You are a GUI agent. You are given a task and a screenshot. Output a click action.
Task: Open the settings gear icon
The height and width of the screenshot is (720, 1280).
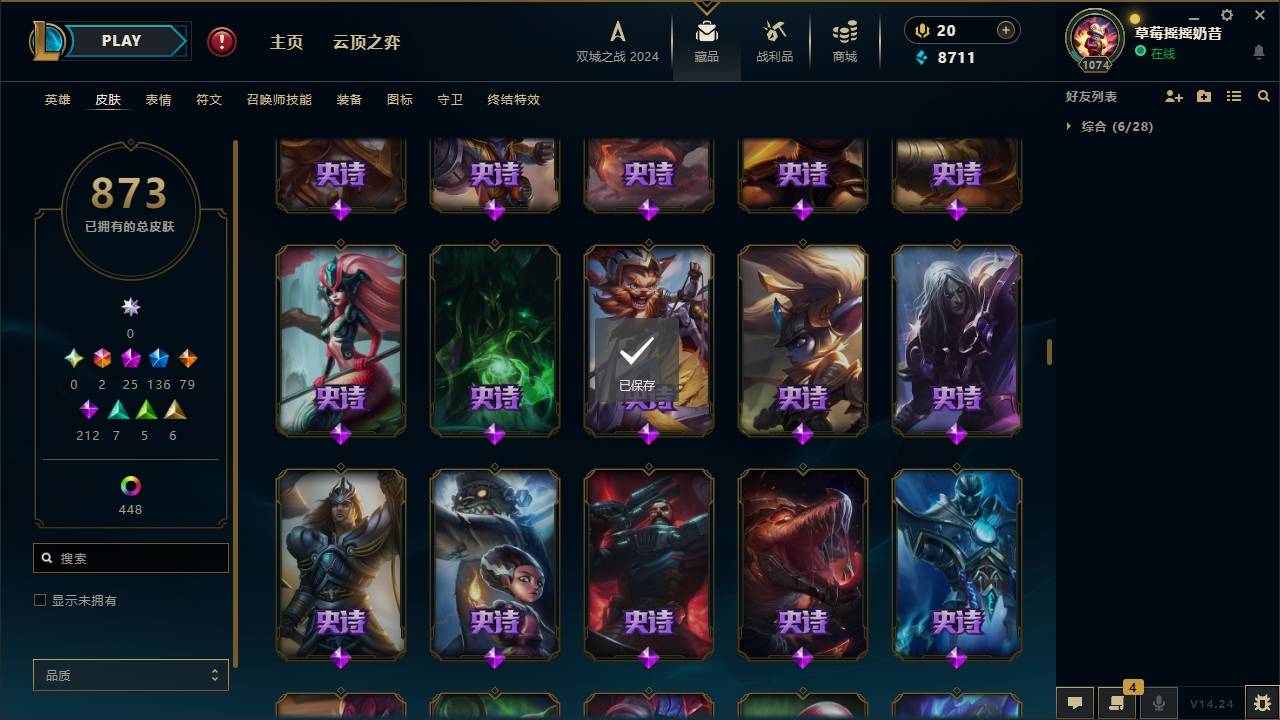(x=1226, y=15)
